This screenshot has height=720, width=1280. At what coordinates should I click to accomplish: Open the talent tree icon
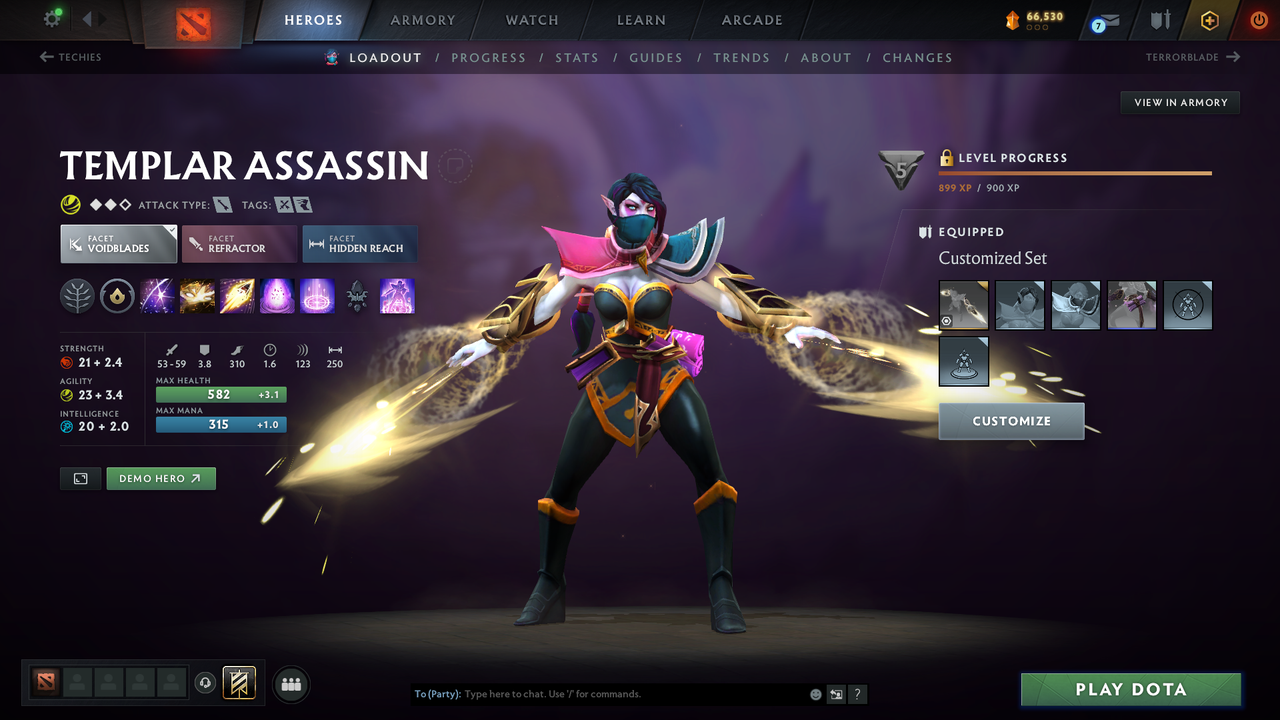click(x=77, y=296)
